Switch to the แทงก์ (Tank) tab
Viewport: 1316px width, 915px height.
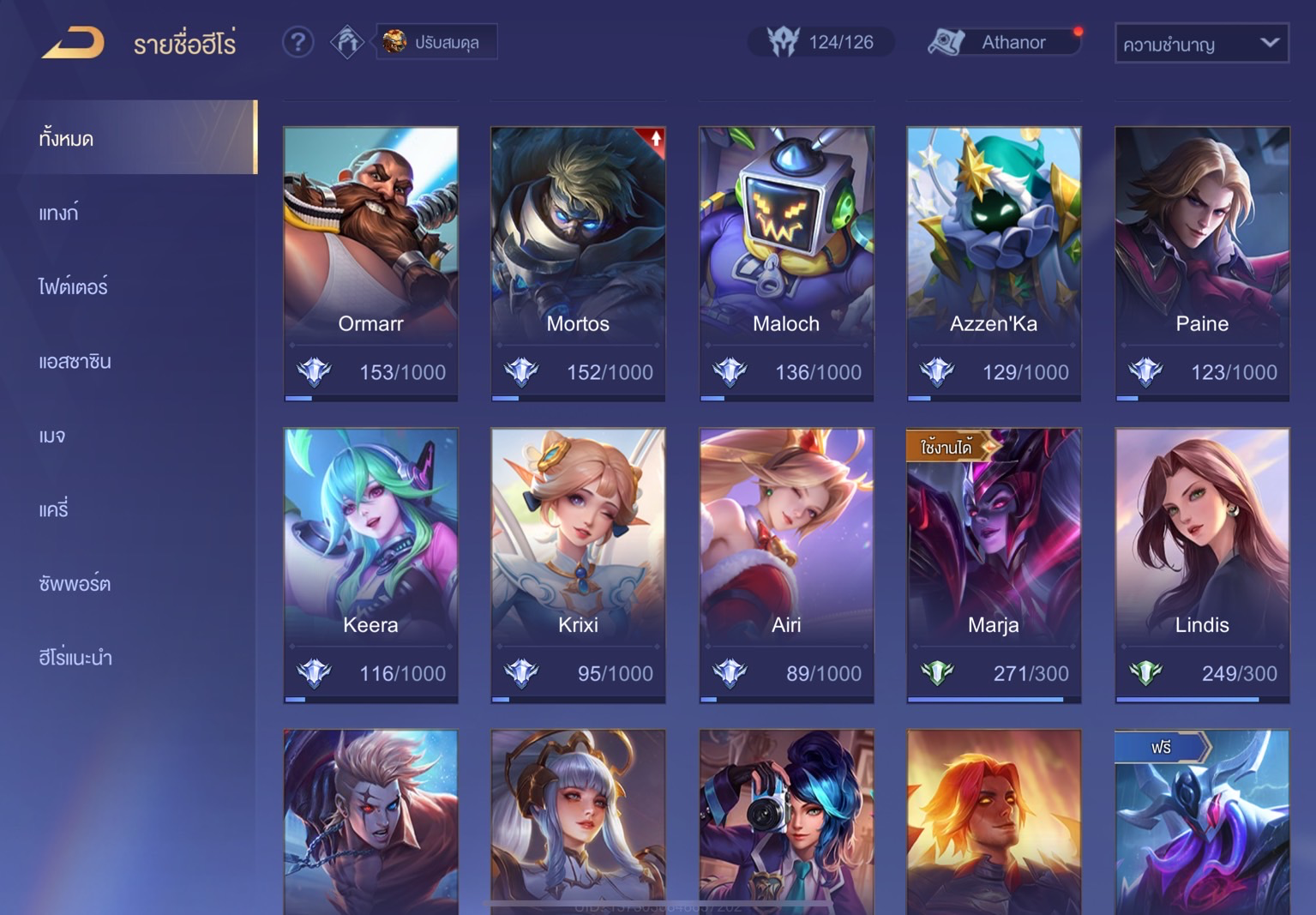[x=58, y=213]
